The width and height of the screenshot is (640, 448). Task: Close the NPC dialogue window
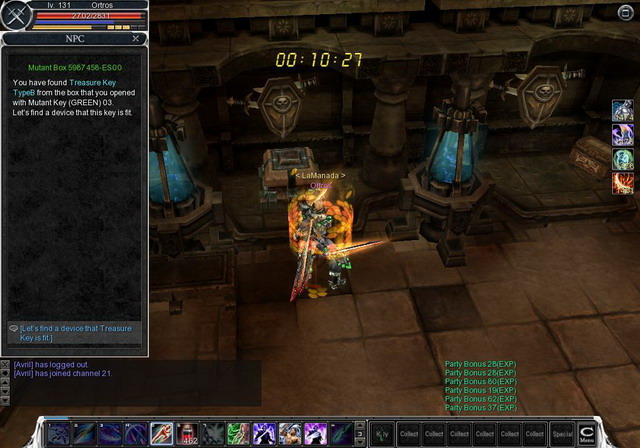(x=137, y=38)
